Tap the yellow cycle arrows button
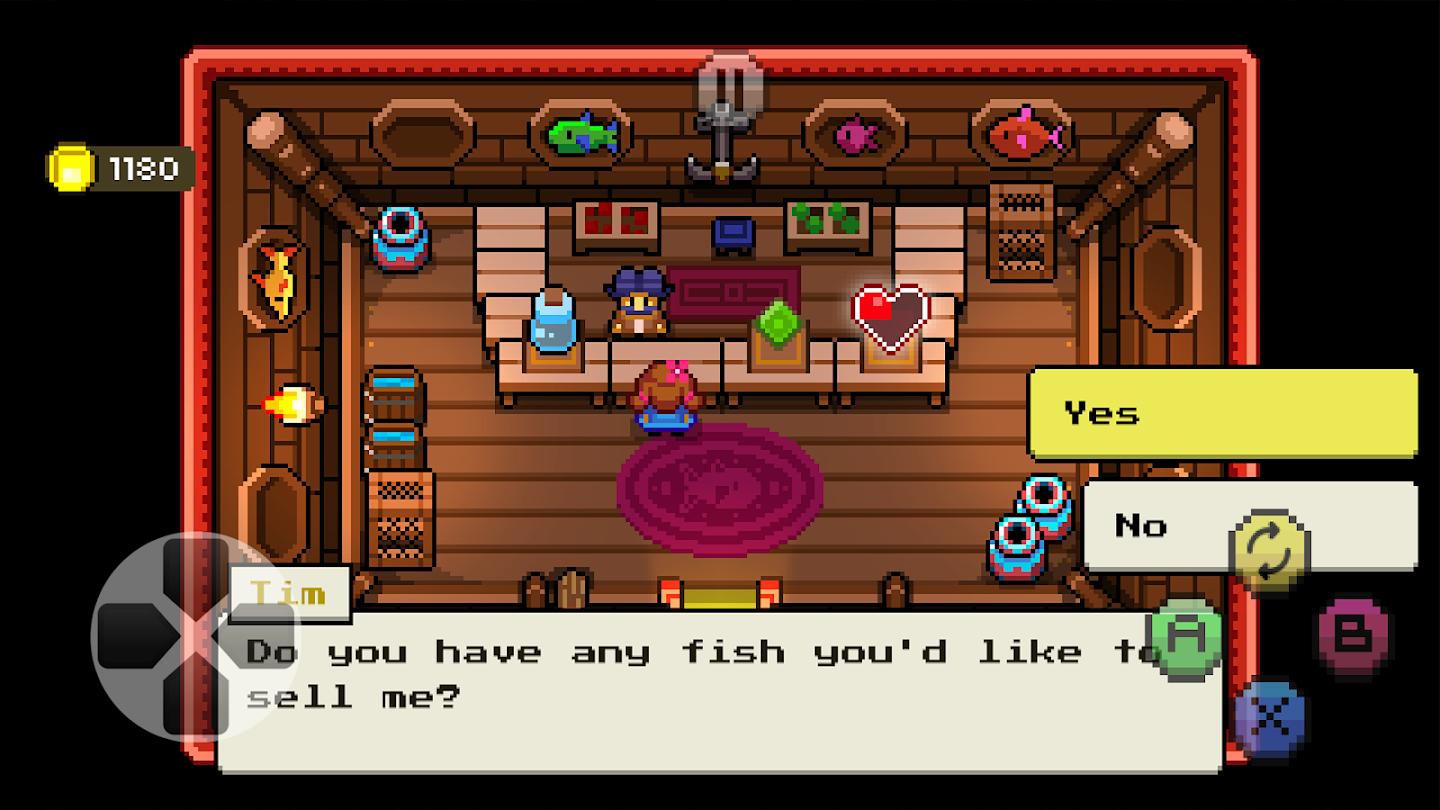This screenshot has width=1440, height=810. [x=1269, y=551]
